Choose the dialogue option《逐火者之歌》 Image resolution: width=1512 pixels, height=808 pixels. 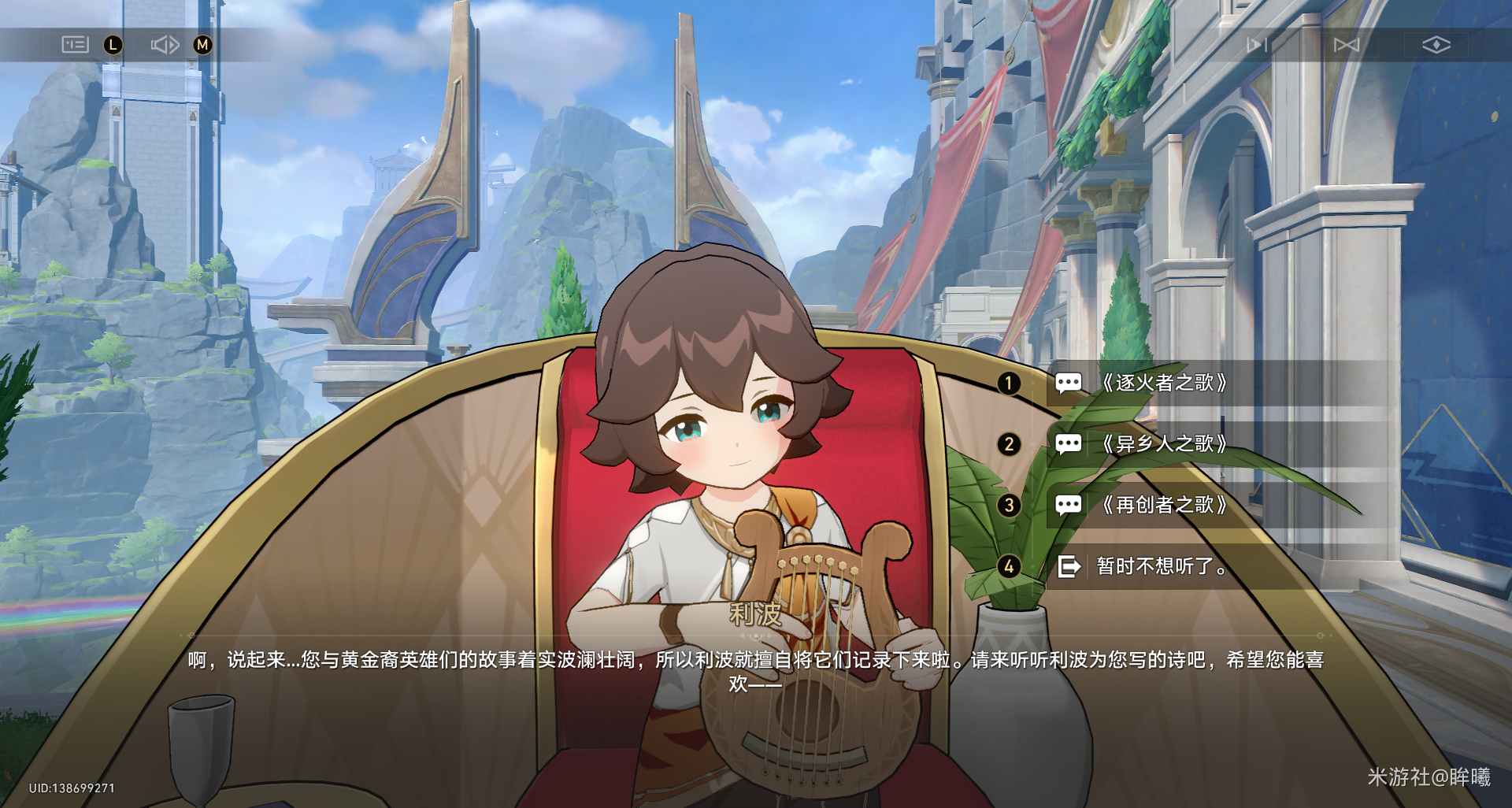pos(1164,384)
